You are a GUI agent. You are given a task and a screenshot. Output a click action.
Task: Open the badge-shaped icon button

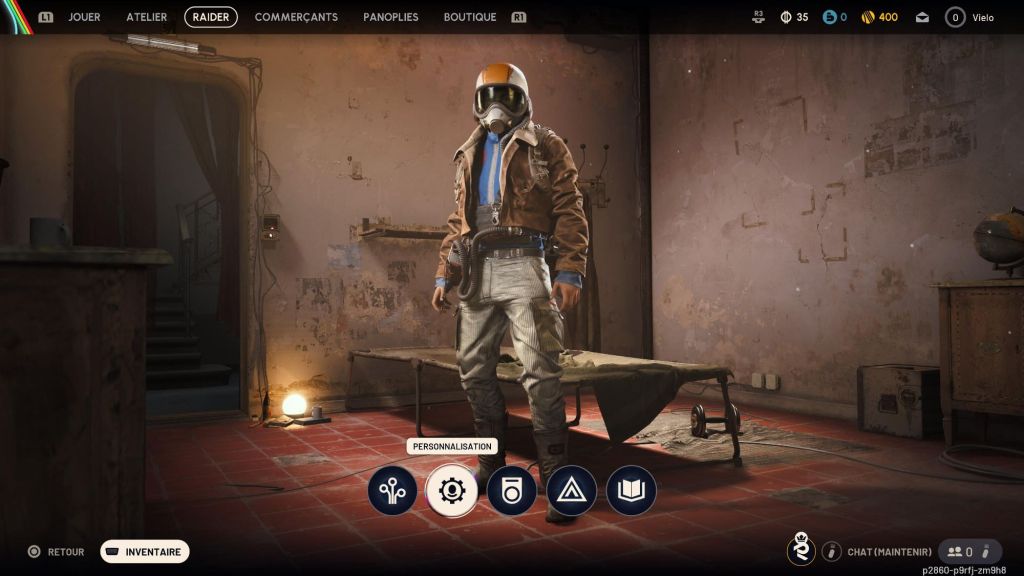(512, 491)
